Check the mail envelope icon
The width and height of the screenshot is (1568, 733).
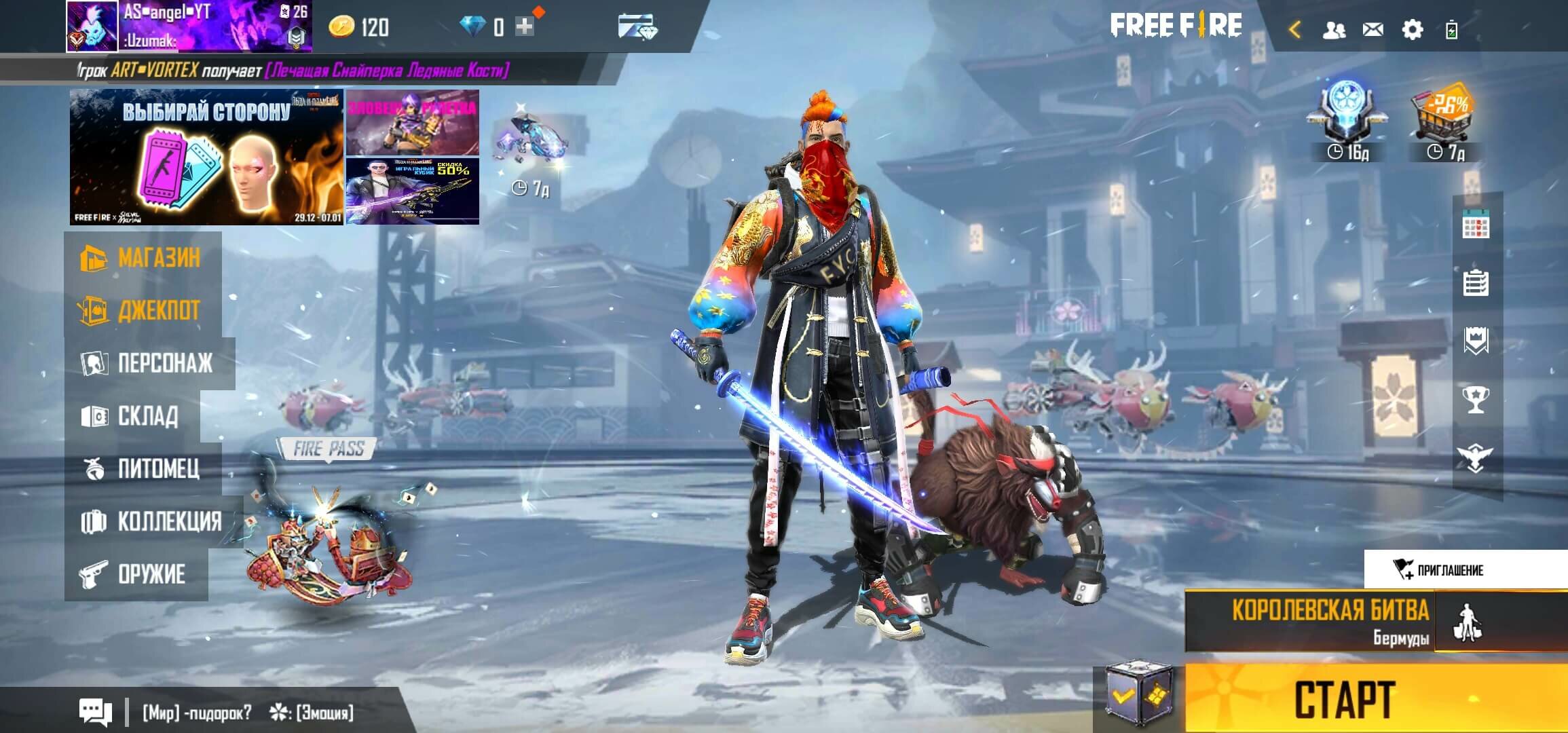coord(1373,30)
